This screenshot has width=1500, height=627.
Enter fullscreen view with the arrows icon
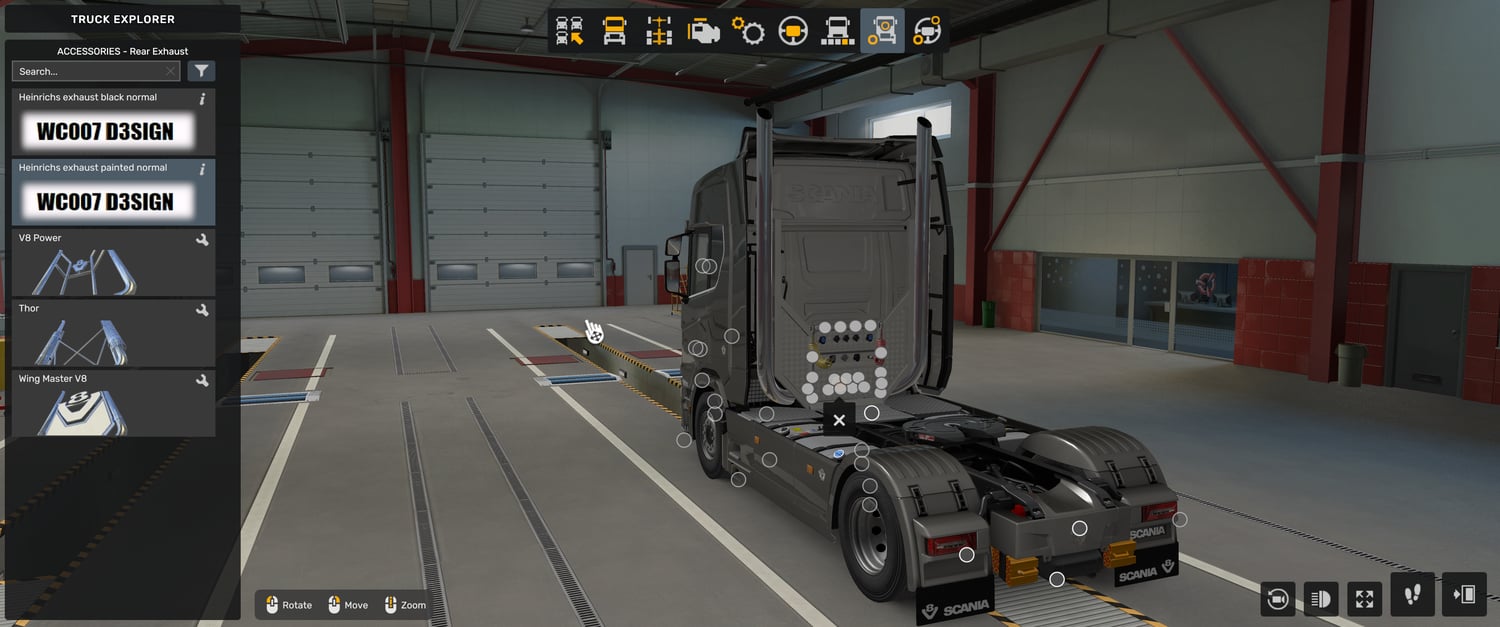tap(1364, 598)
